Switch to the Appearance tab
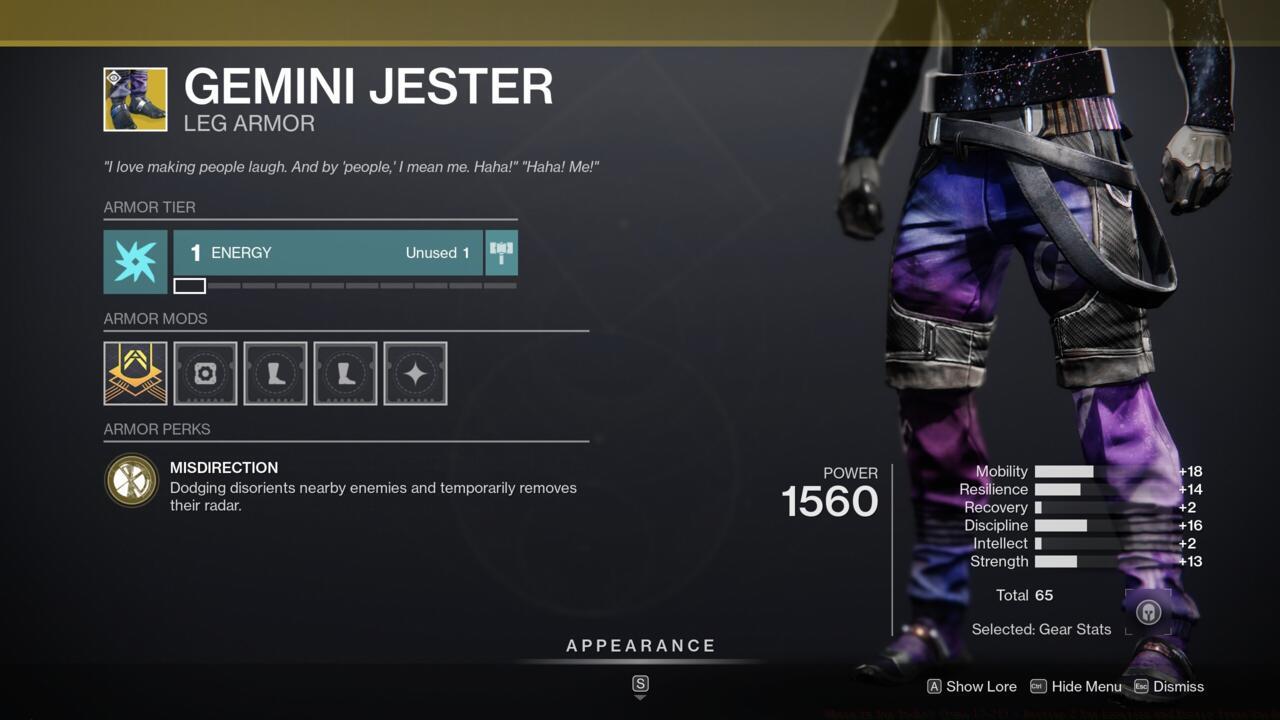The width and height of the screenshot is (1280, 720). point(640,645)
